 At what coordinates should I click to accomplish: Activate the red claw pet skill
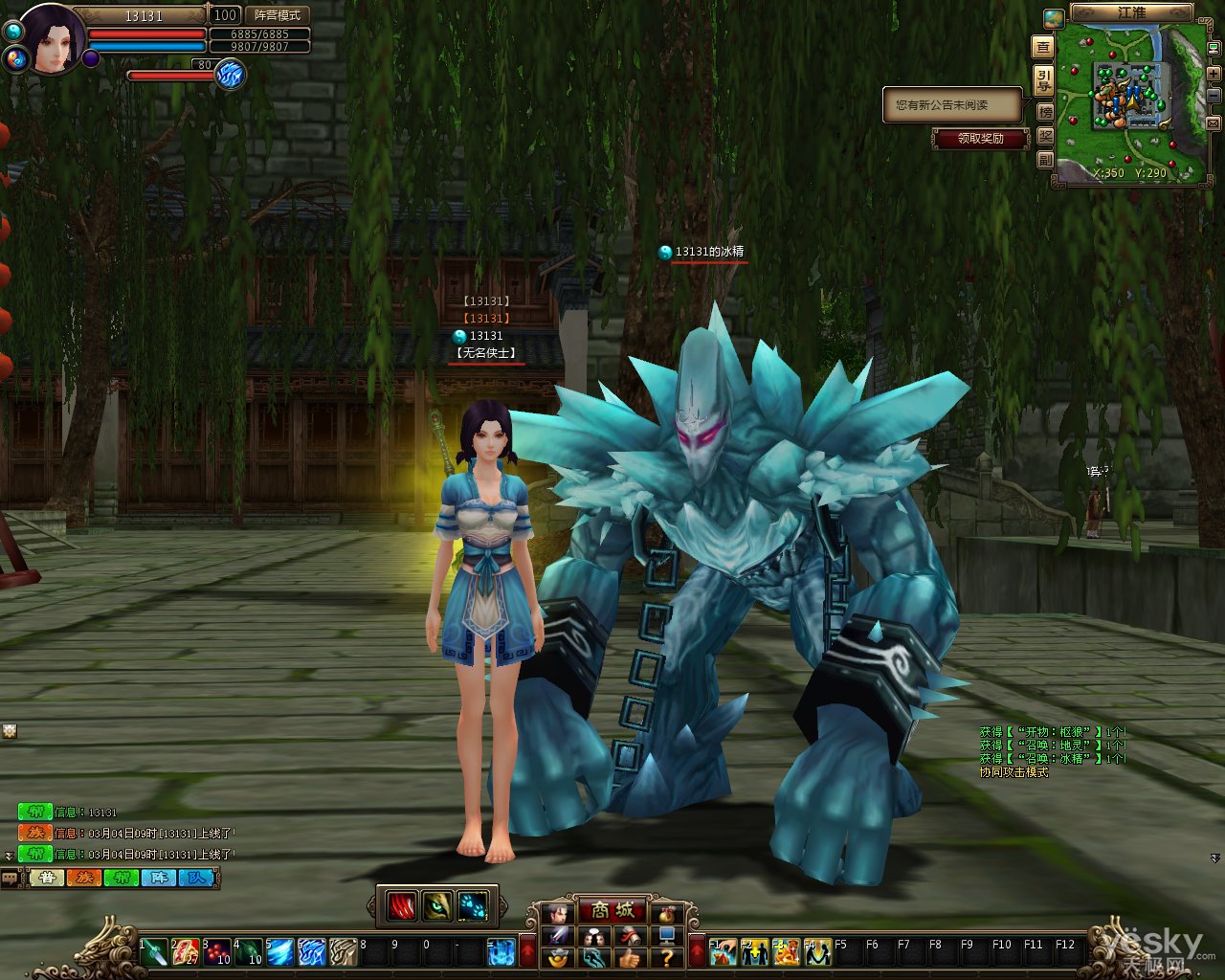[x=403, y=905]
